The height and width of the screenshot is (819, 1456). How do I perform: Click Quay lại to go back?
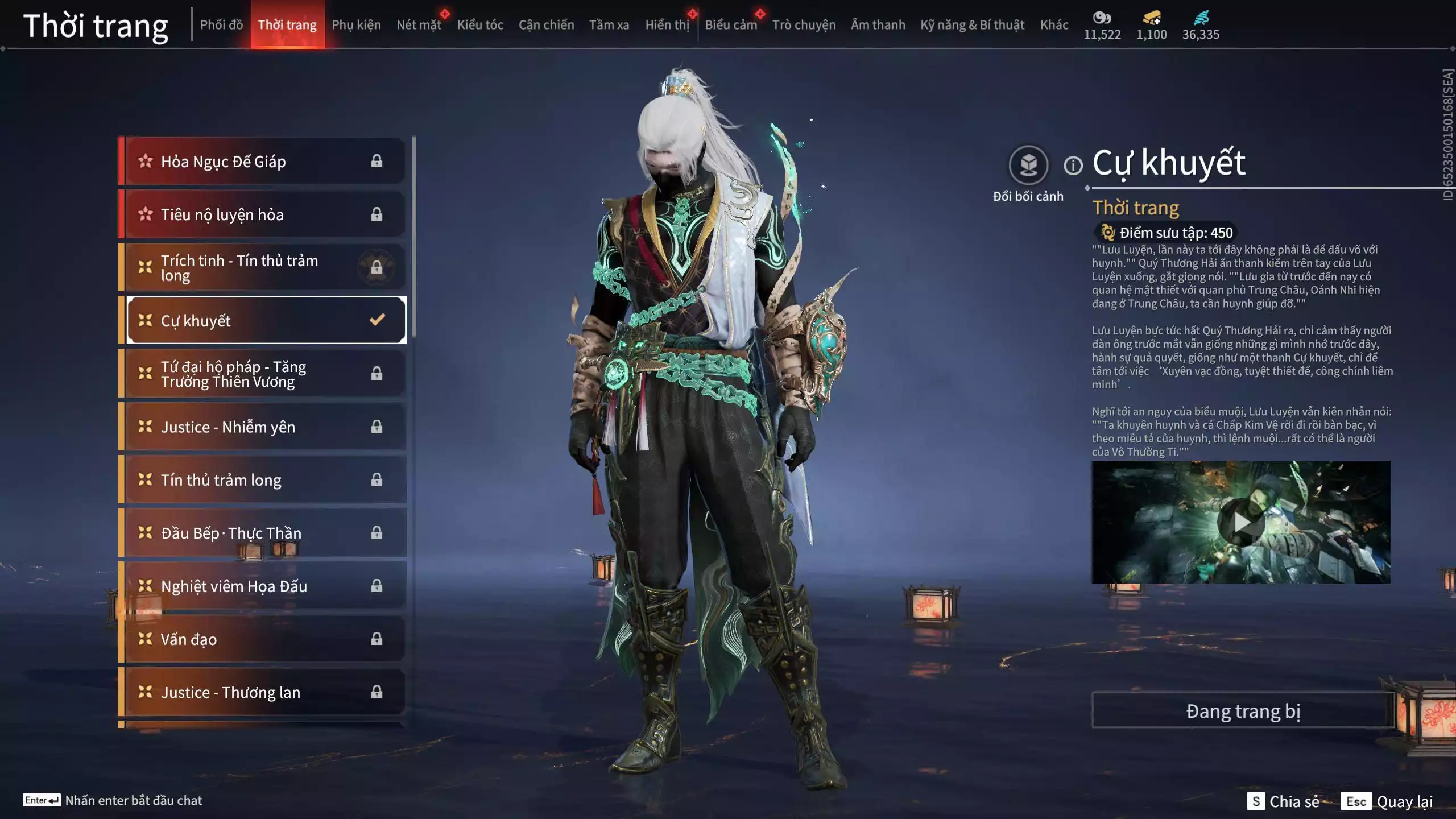(x=1404, y=801)
